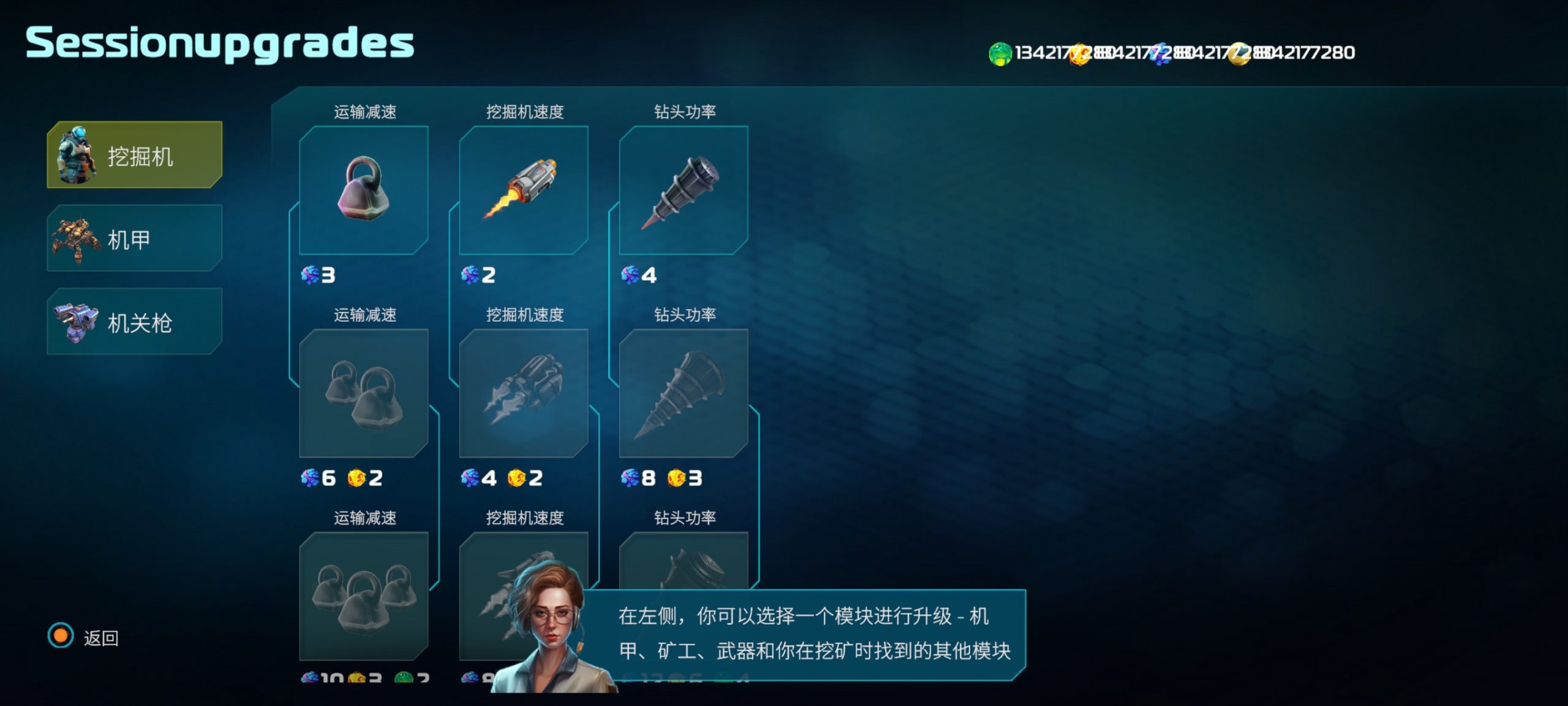Pick the double kettlebell 运输减速 upgrade
Viewport: 1568px width, 706px height.
pyautogui.click(x=363, y=393)
